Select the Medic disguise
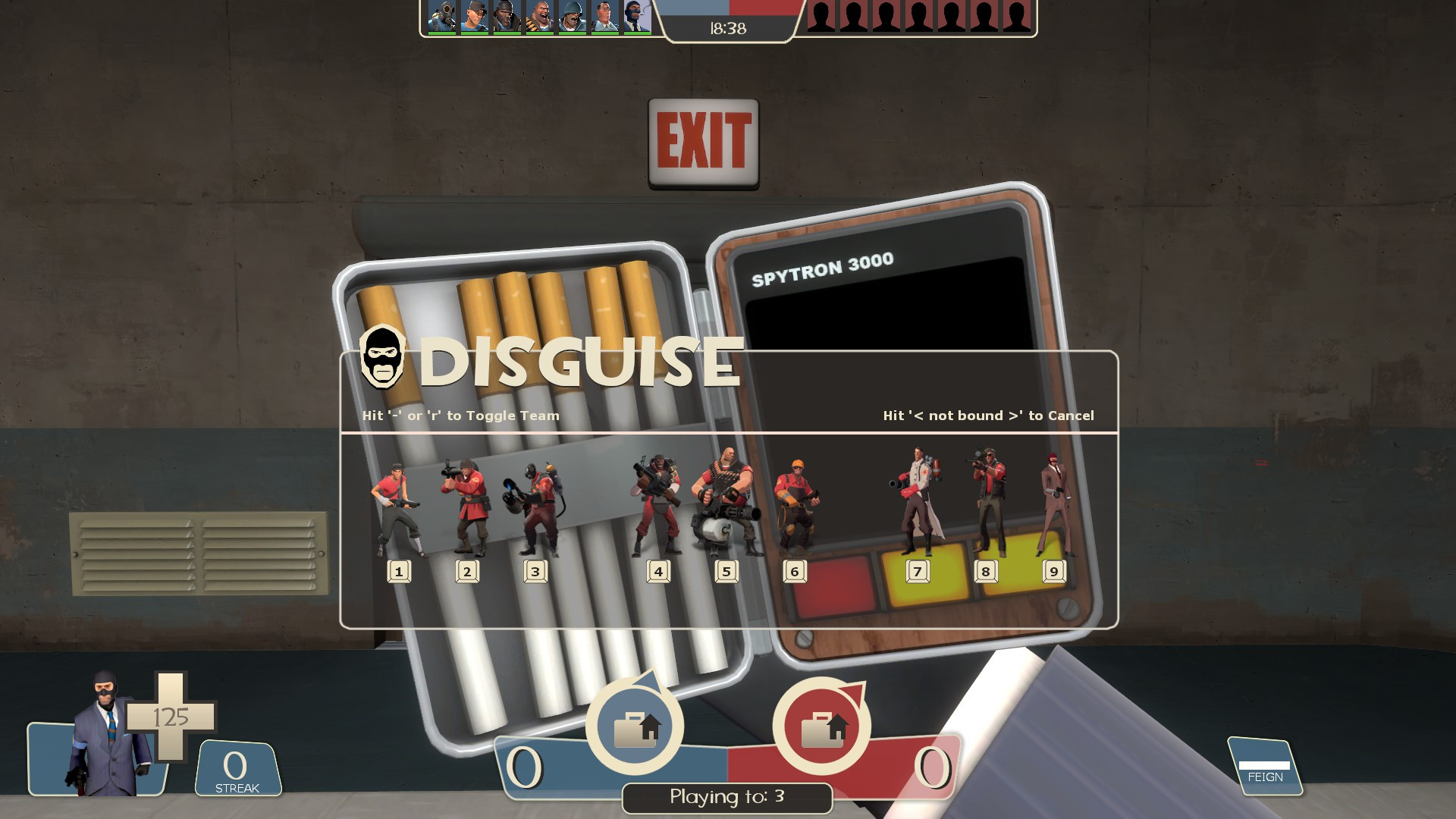Image resolution: width=1456 pixels, height=819 pixels. pos(918,500)
